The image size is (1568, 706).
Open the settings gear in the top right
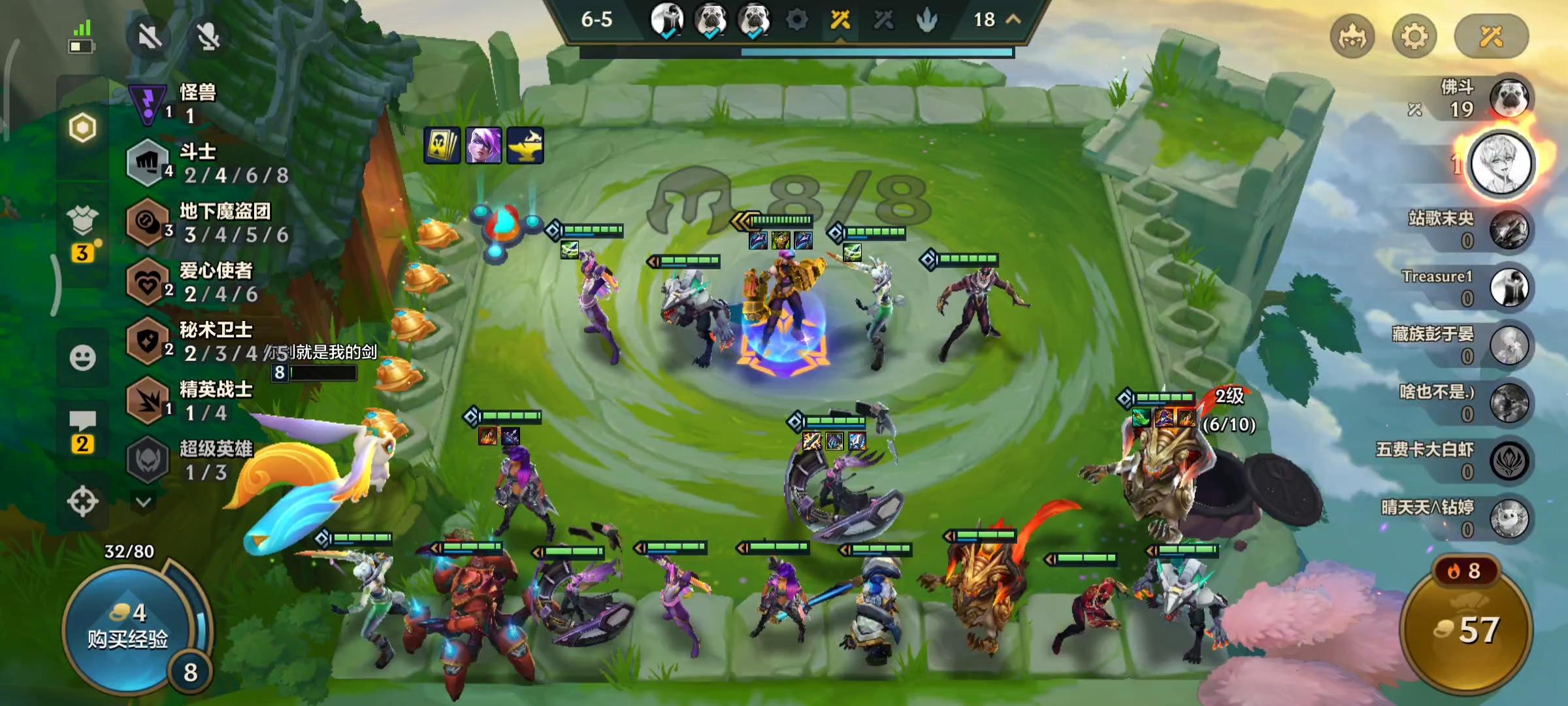click(1414, 37)
